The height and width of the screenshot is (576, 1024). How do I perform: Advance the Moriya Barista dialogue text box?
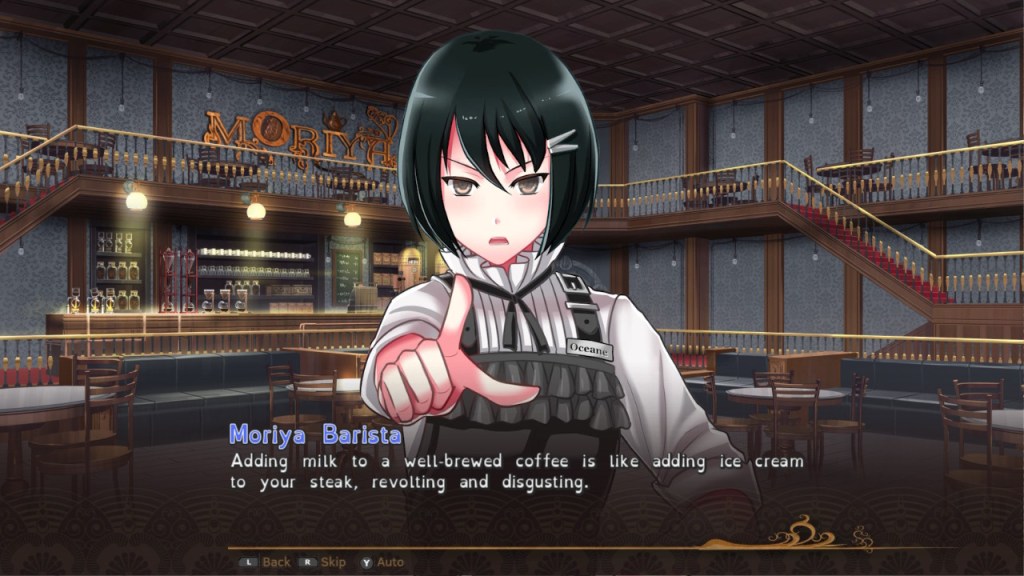point(517,472)
